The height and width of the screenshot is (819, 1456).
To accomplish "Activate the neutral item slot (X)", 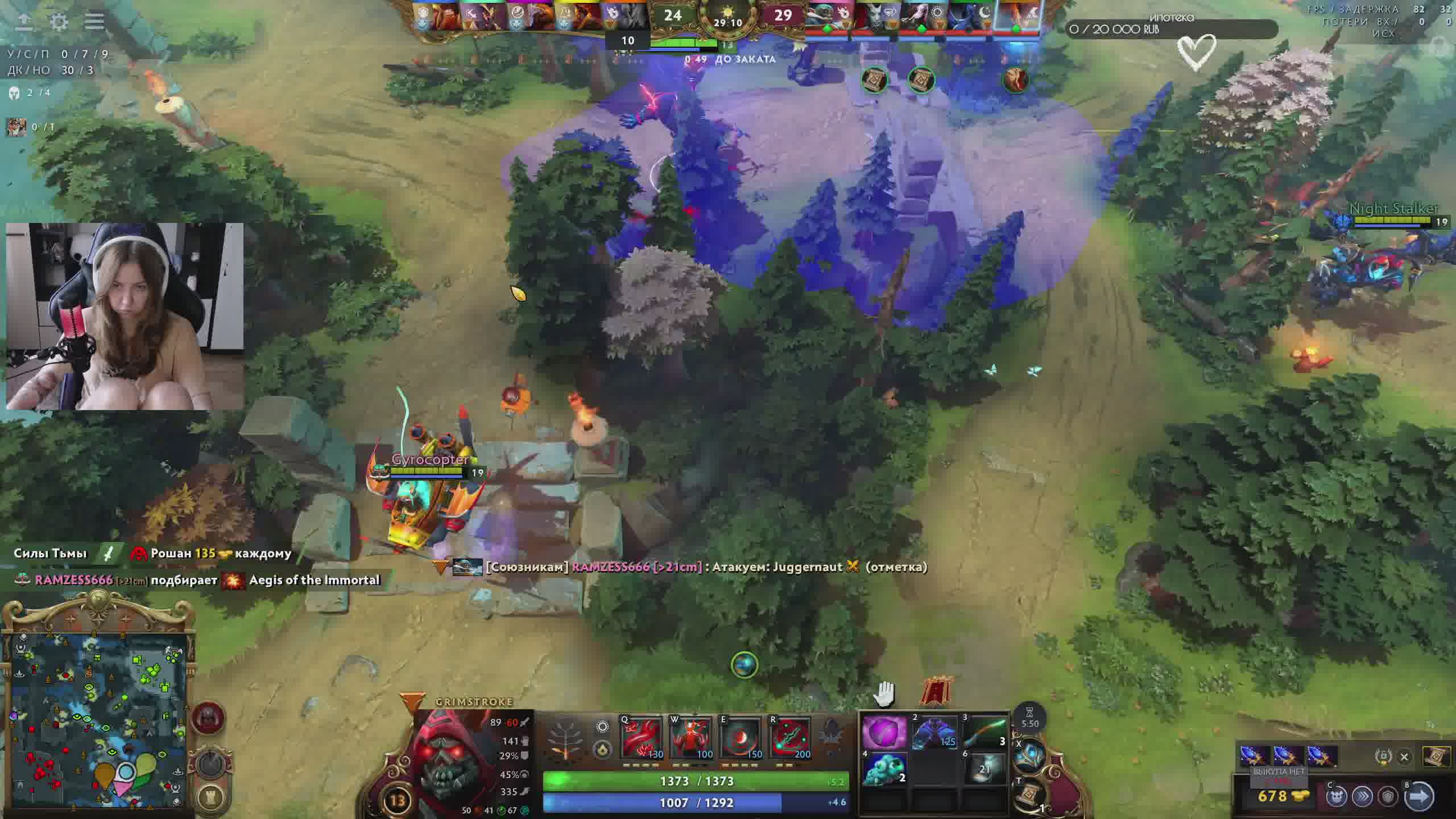I will [1031, 756].
